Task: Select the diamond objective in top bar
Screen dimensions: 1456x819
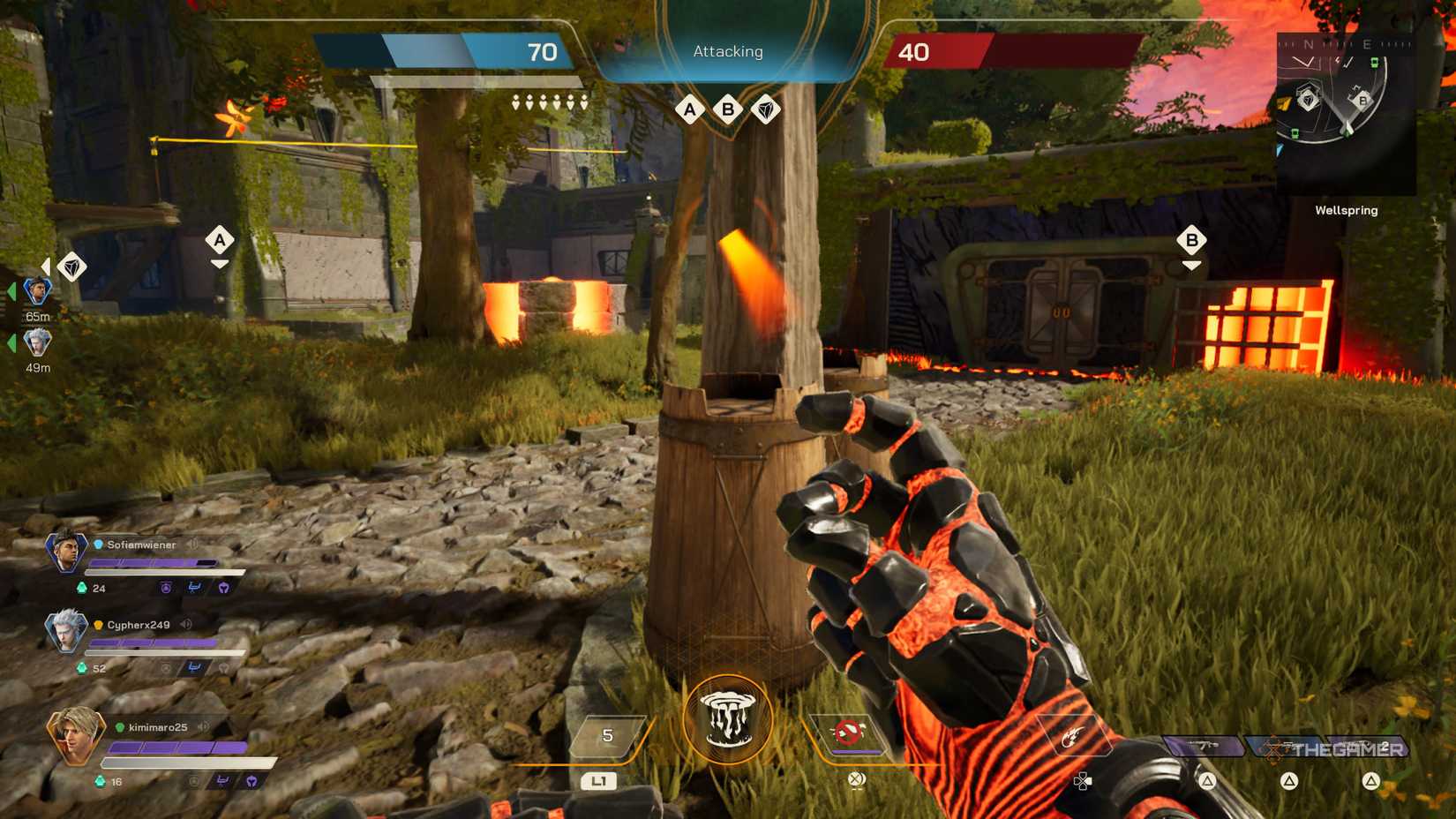Action: coord(766,109)
